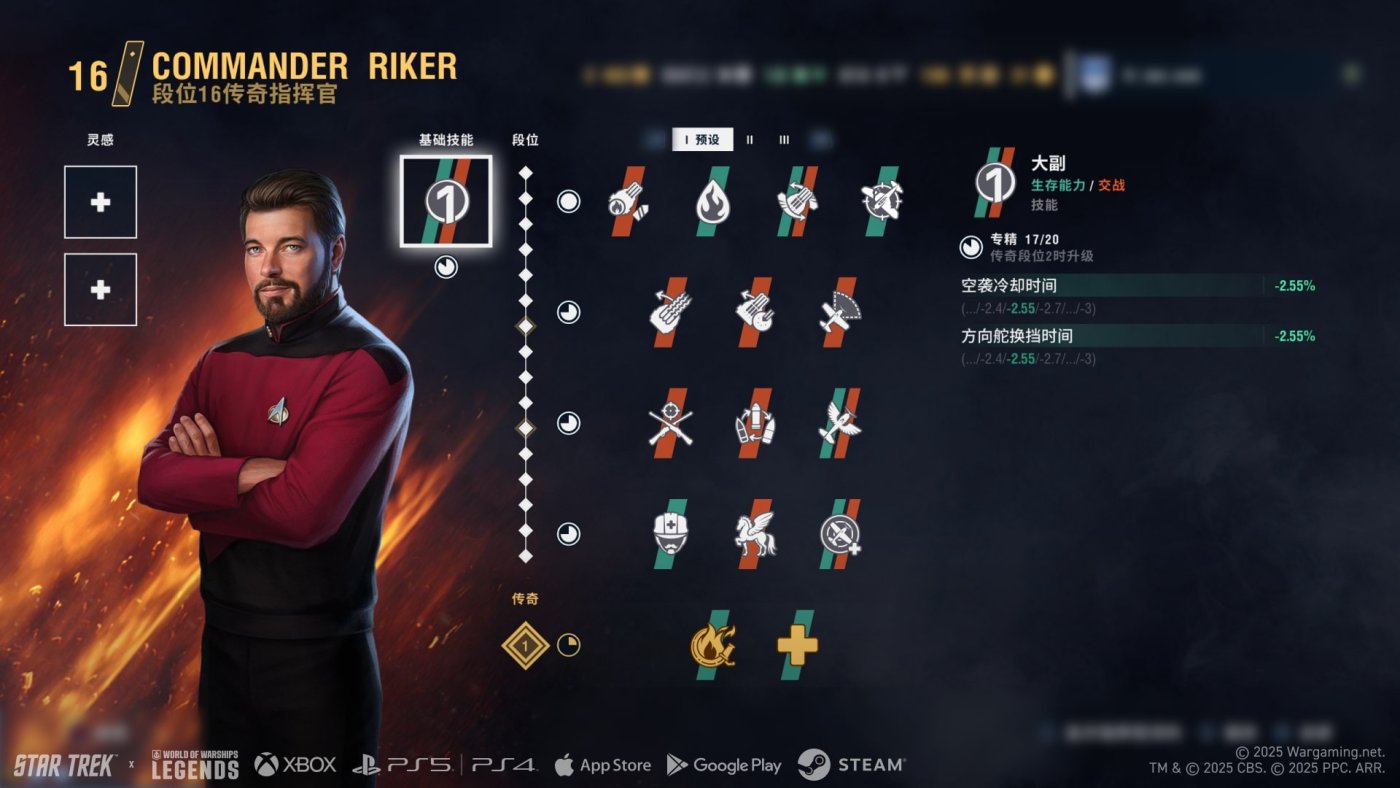This screenshot has width=1400, height=788.
Task: Open preset tab III
Action: coord(784,140)
